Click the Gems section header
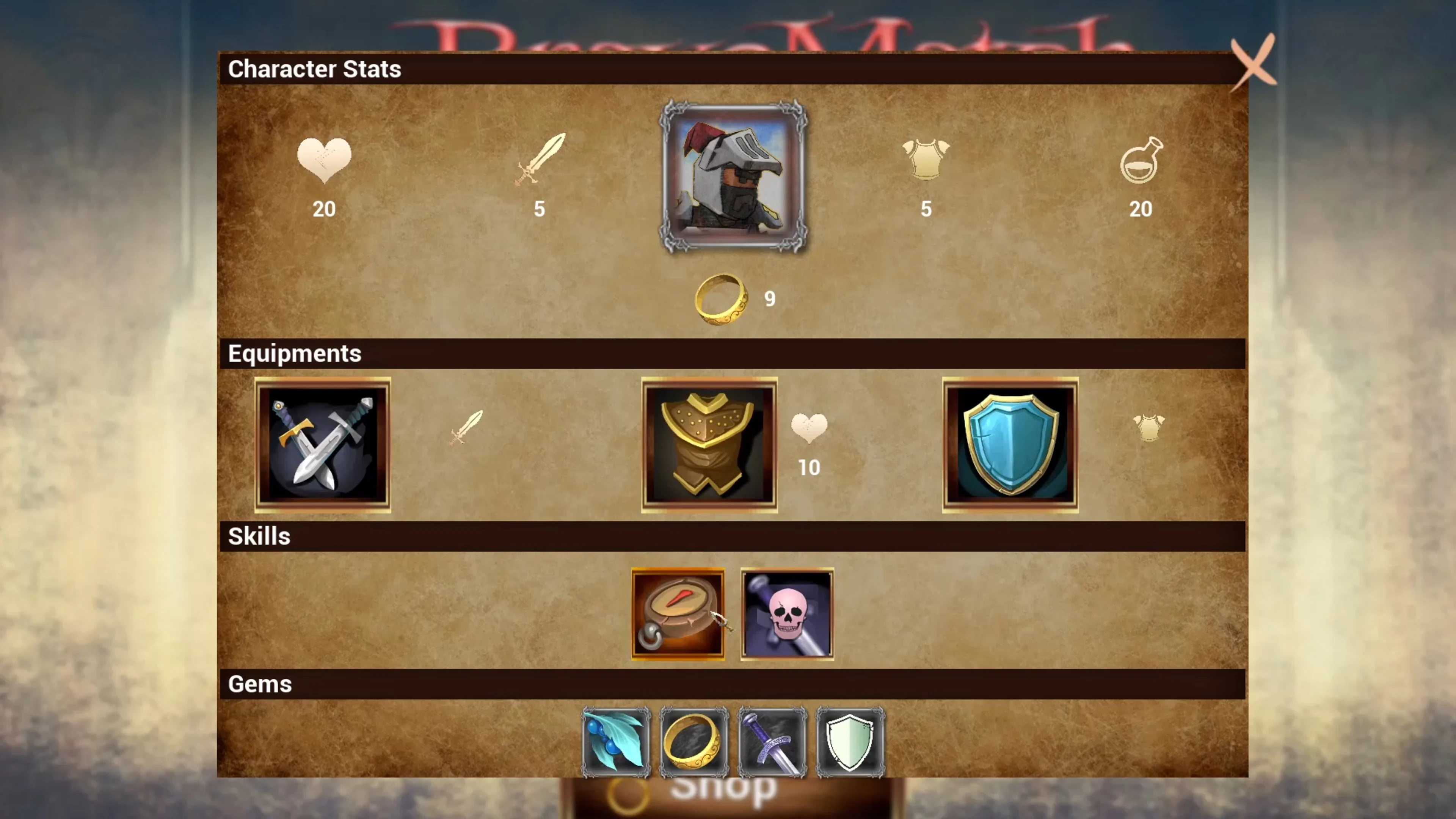The width and height of the screenshot is (1456, 819). (x=260, y=684)
